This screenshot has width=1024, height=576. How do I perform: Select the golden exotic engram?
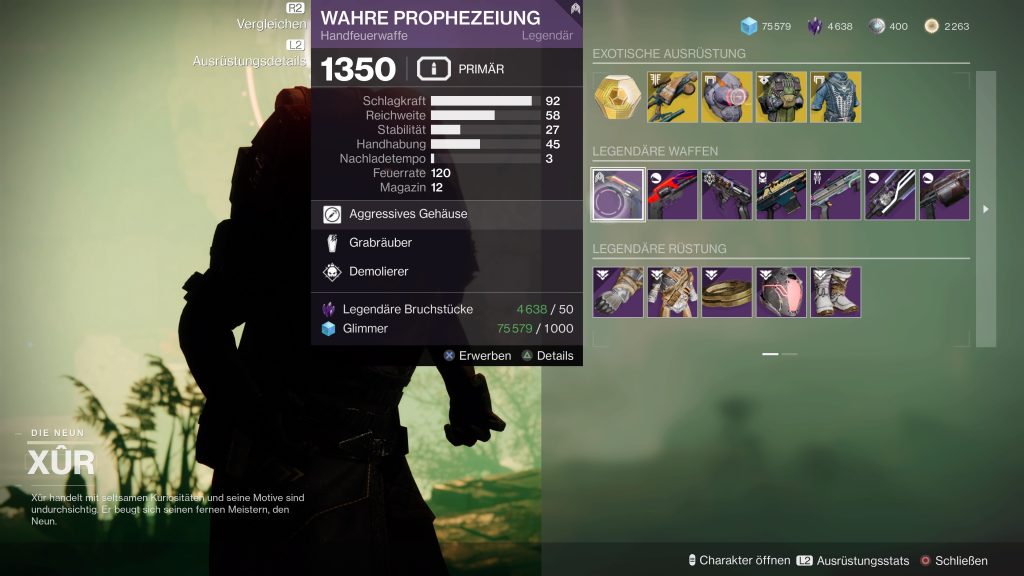point(618,97)
